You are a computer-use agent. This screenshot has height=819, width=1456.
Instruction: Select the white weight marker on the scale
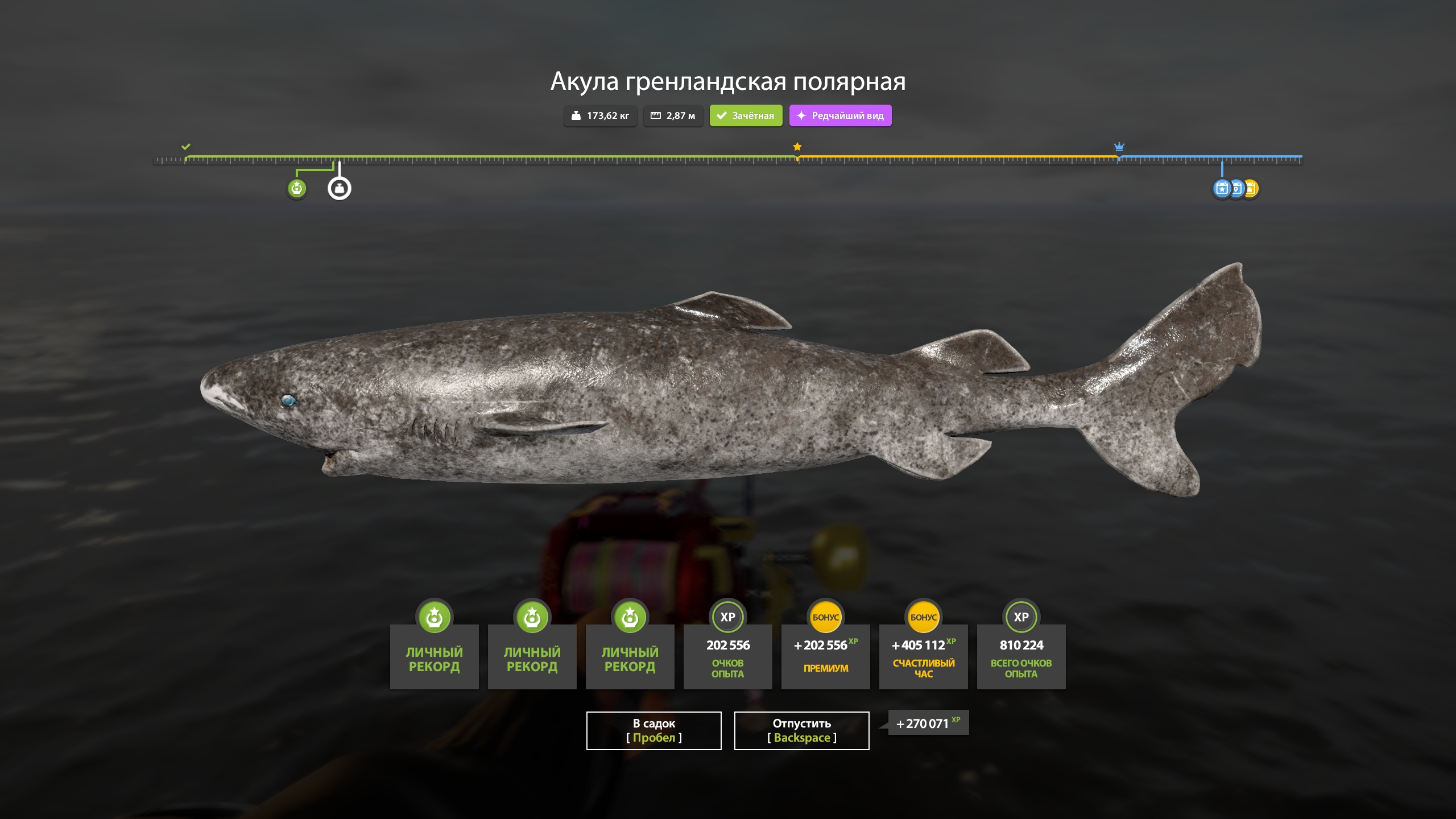coord(340,188)
